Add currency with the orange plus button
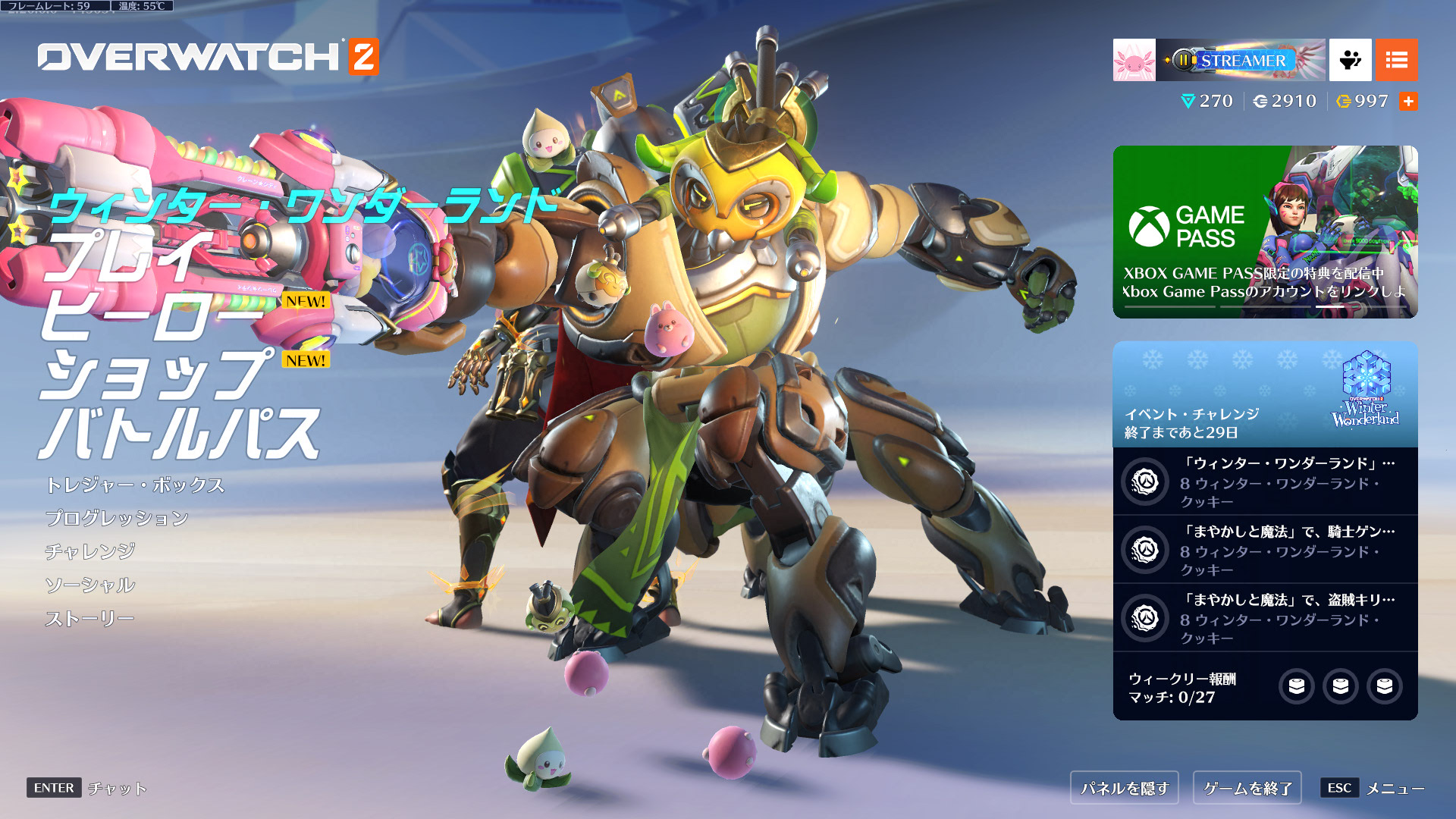 point(1408,102)
